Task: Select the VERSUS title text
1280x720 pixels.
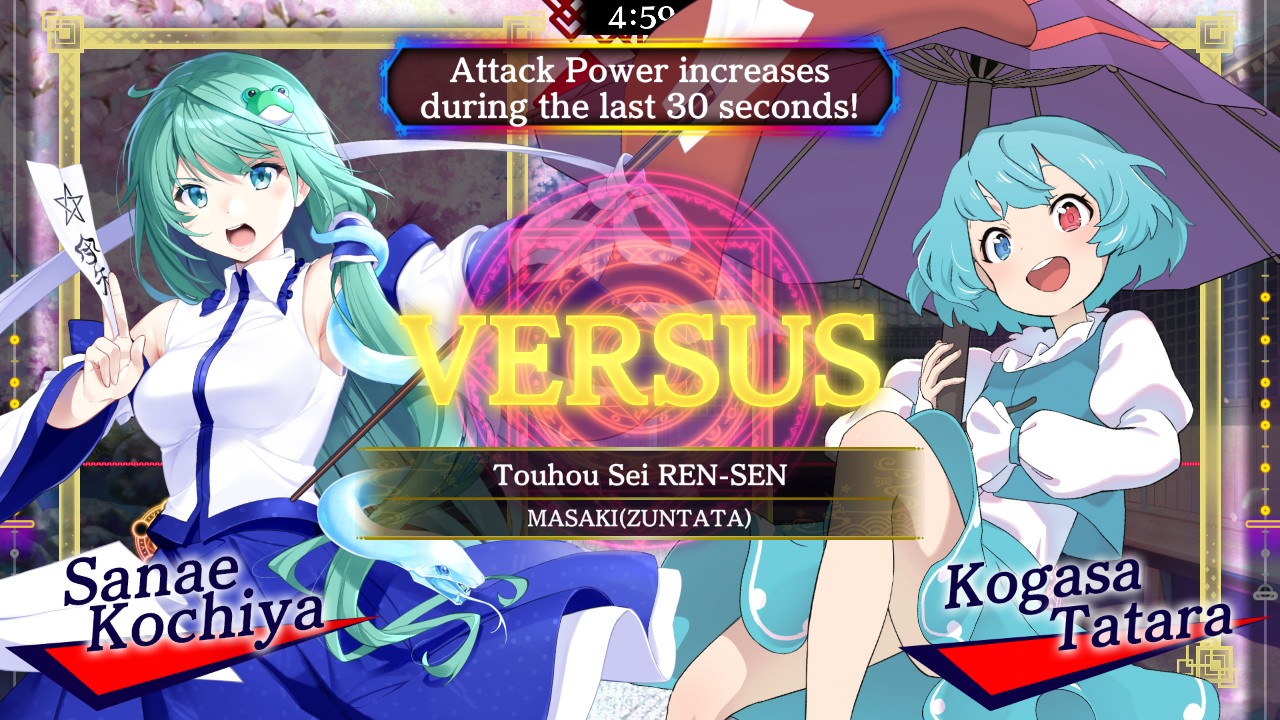Action: tap(640, 355)
